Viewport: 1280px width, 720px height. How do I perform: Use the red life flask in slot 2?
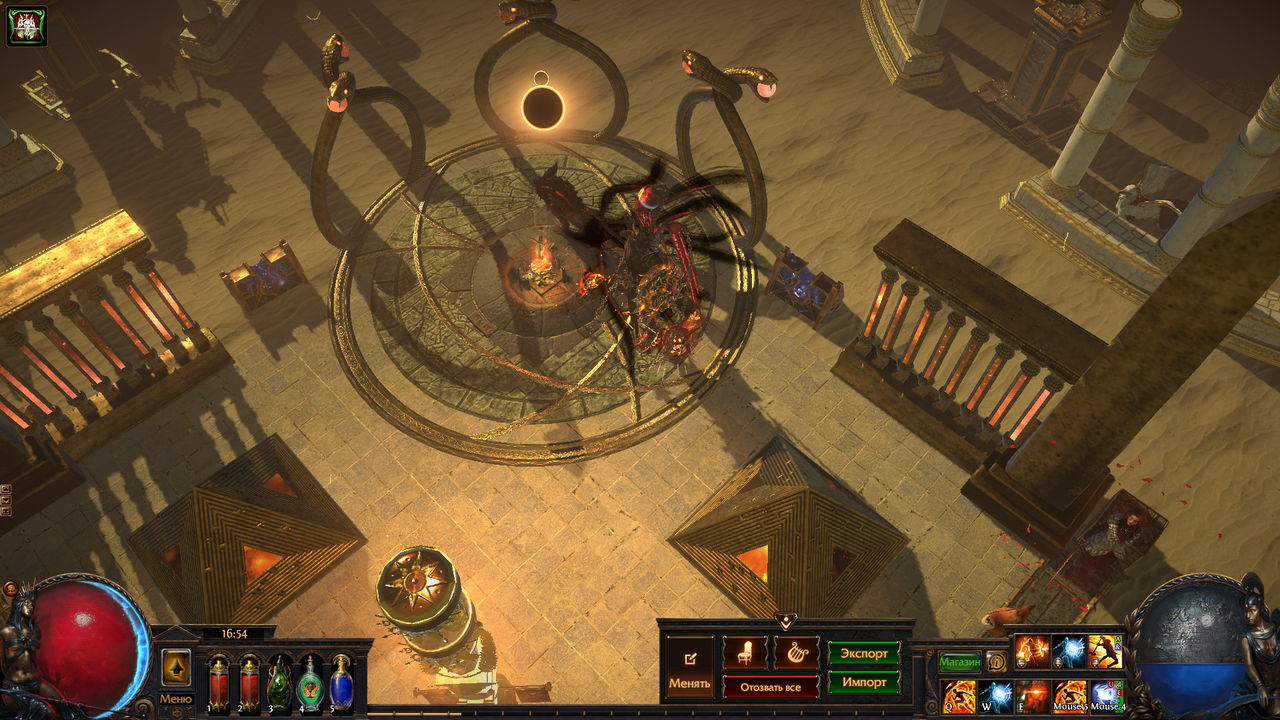[249, 683]
